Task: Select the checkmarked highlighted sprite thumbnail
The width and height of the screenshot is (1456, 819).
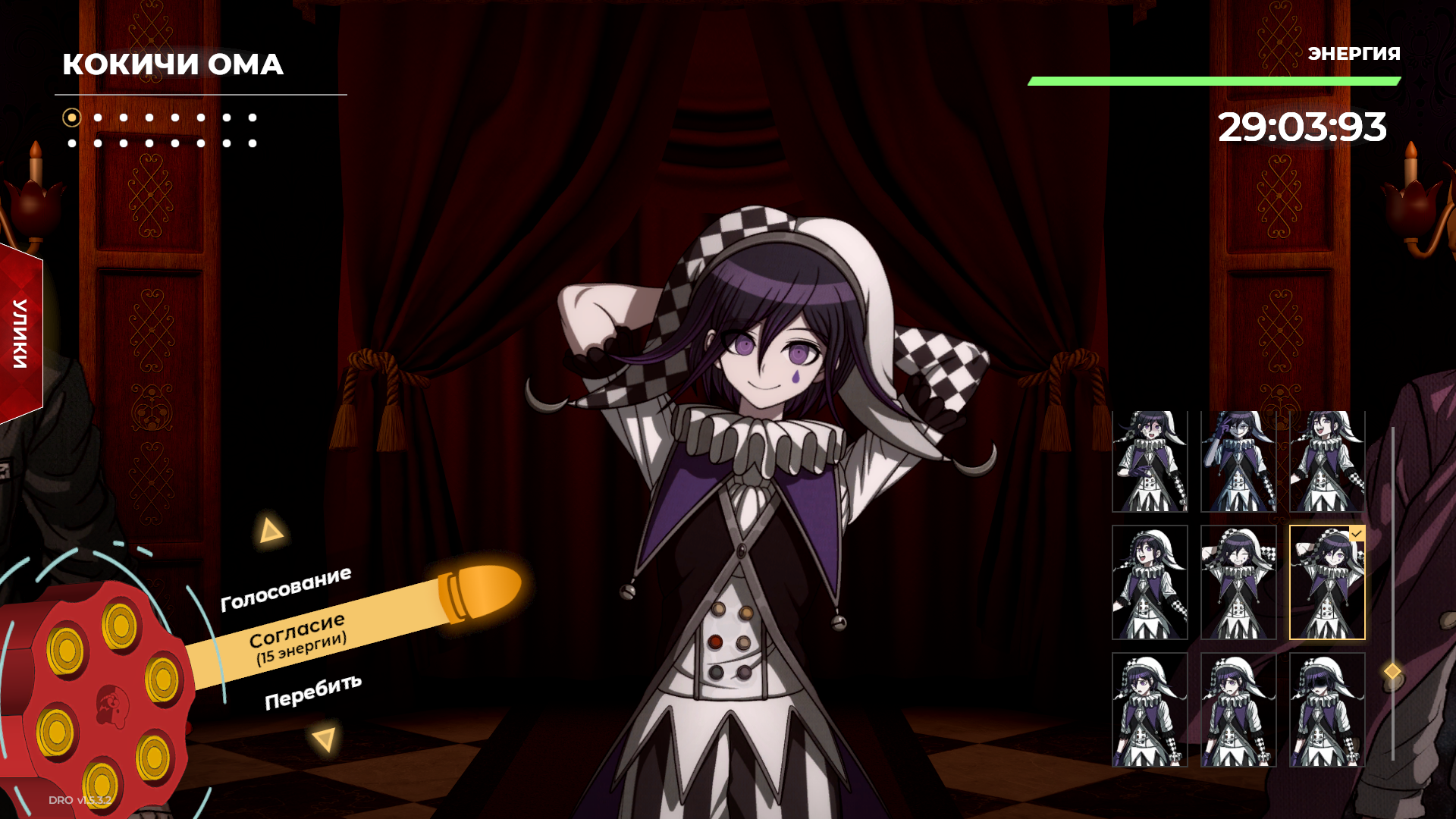Action: click(1327, 582)
